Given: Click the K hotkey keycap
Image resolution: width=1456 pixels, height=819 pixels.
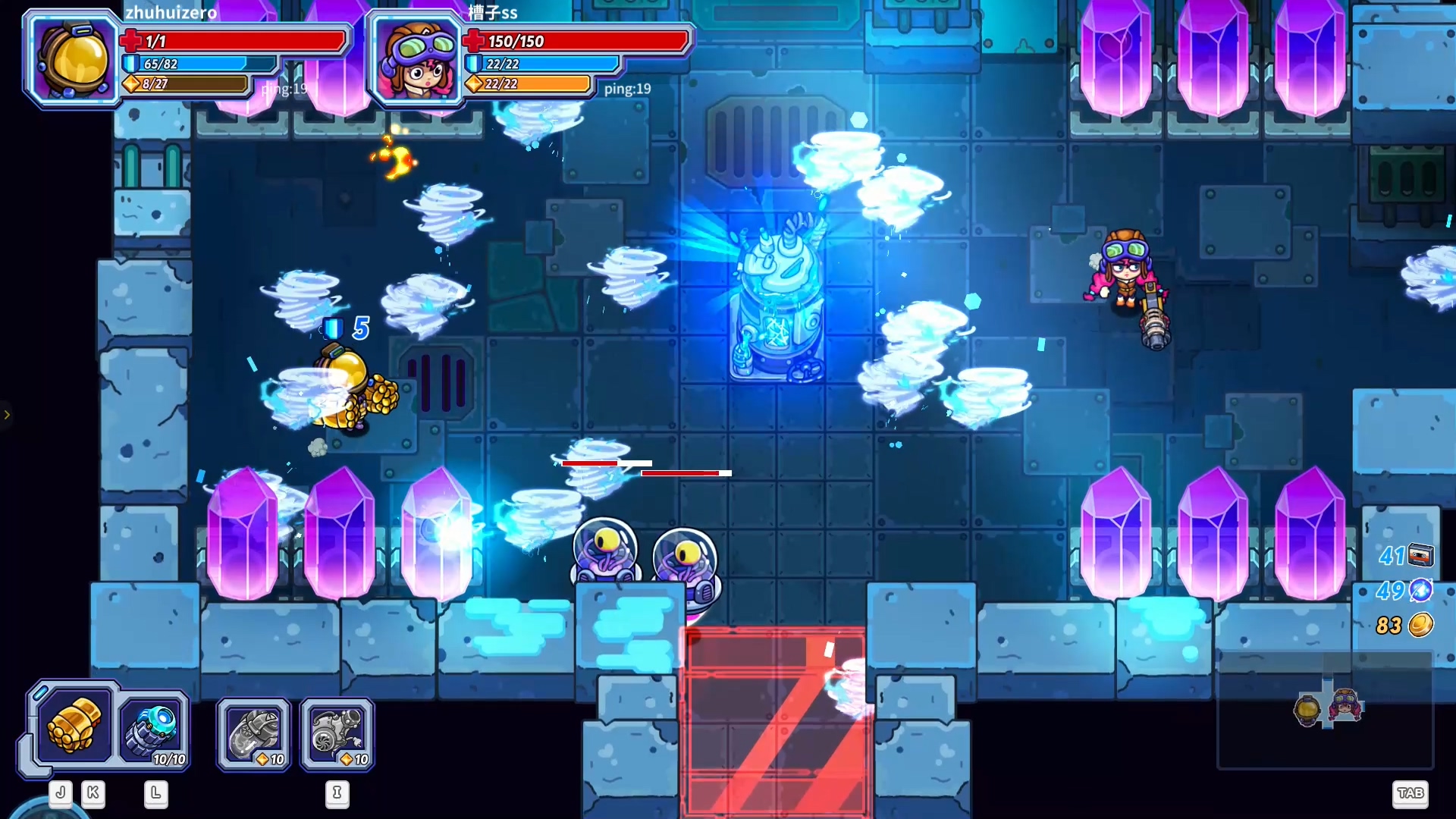Looking at the screenshot, I should point(93,793).
